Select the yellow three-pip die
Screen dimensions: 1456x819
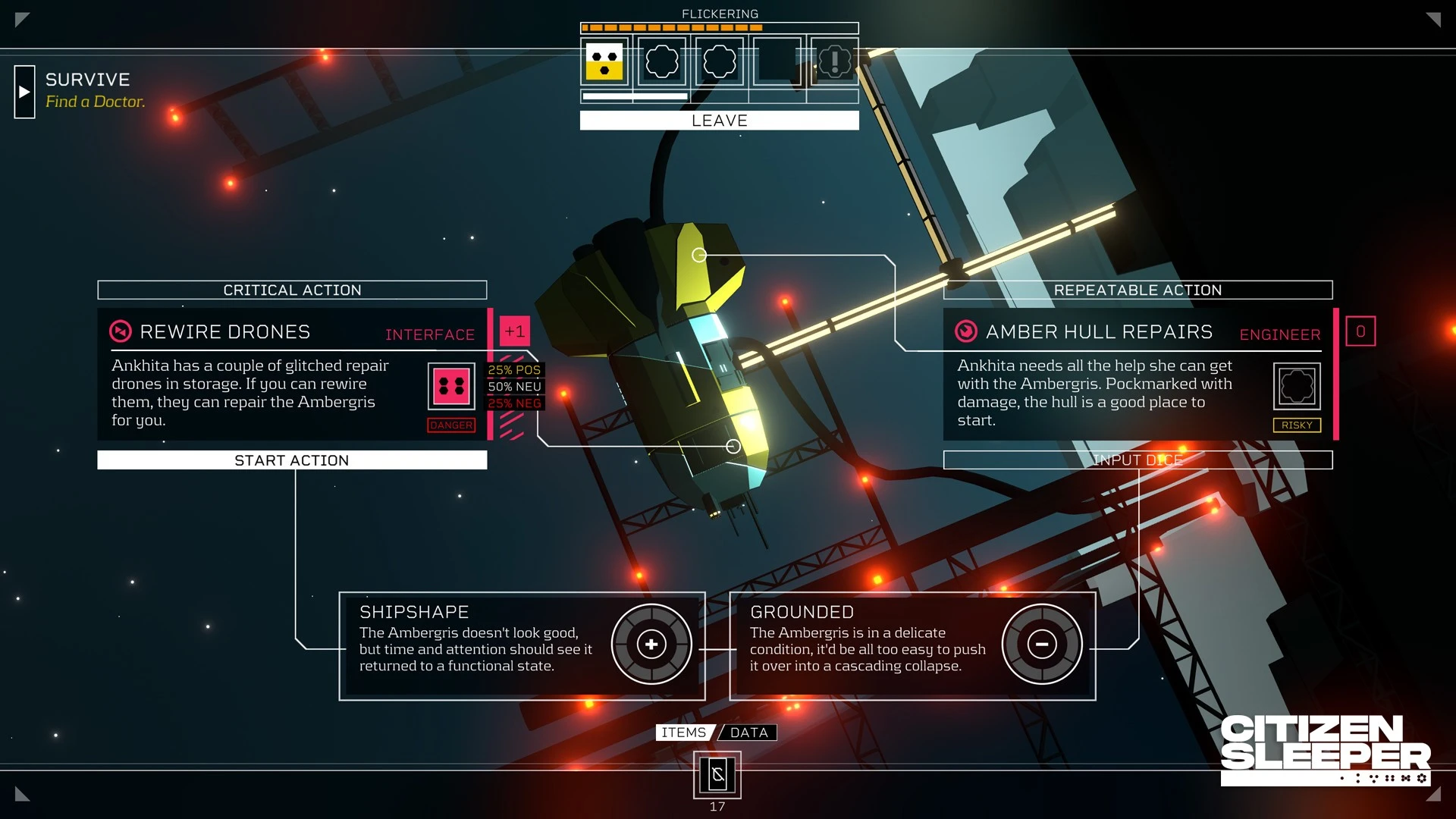(x=604, y=62)
